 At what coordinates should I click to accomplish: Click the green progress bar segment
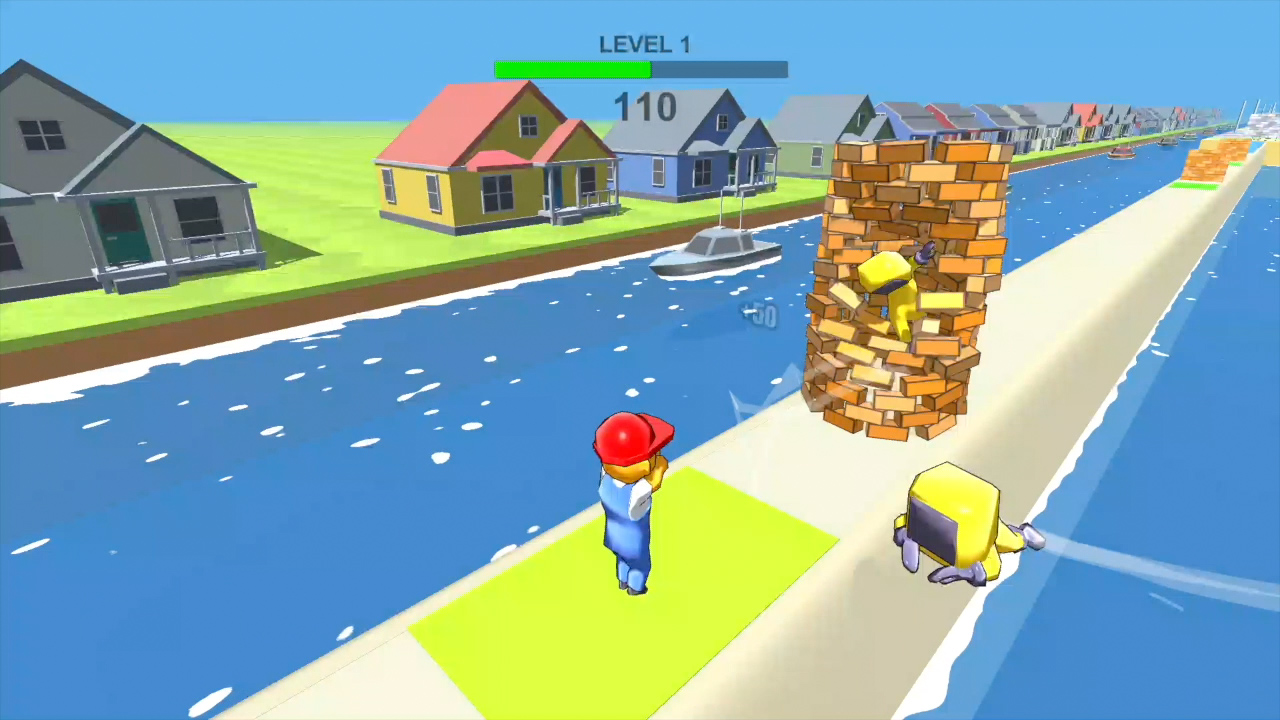pos(570,68)
